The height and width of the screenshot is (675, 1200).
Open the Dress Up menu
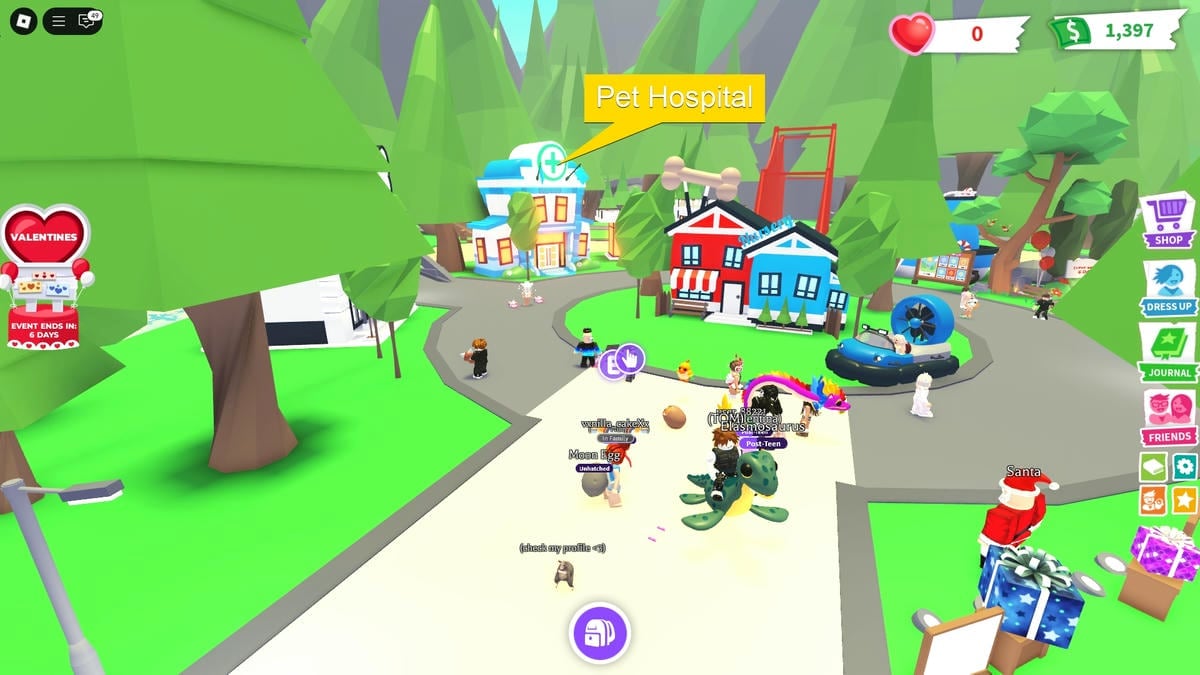coord(1167,286)
